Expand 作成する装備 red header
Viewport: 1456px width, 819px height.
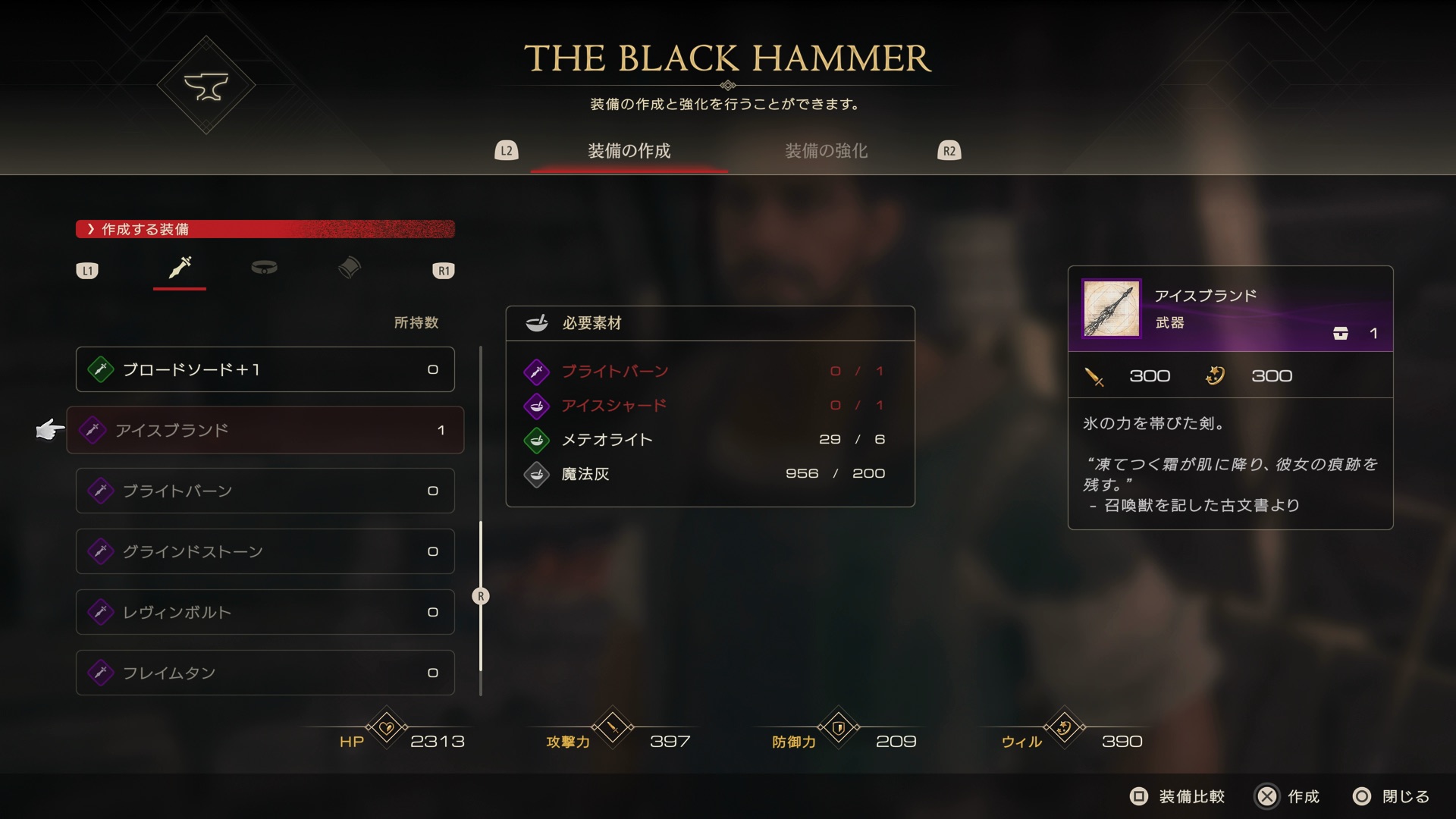click(265, 229)
